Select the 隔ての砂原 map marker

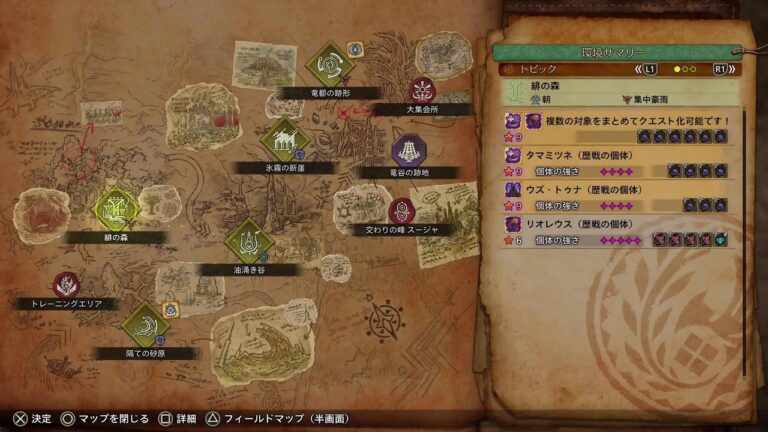tap(146, 324)
